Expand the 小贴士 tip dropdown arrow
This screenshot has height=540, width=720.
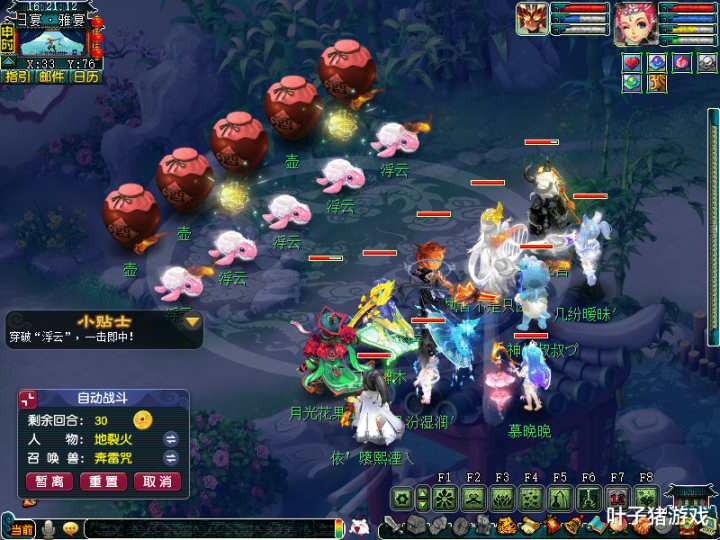point(192,322)
